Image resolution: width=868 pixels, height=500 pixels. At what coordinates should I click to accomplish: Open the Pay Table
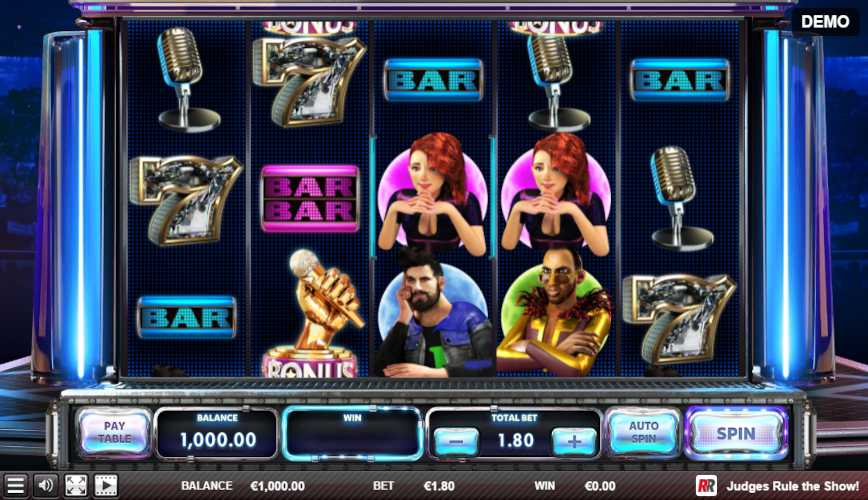(x=113, y=433)
